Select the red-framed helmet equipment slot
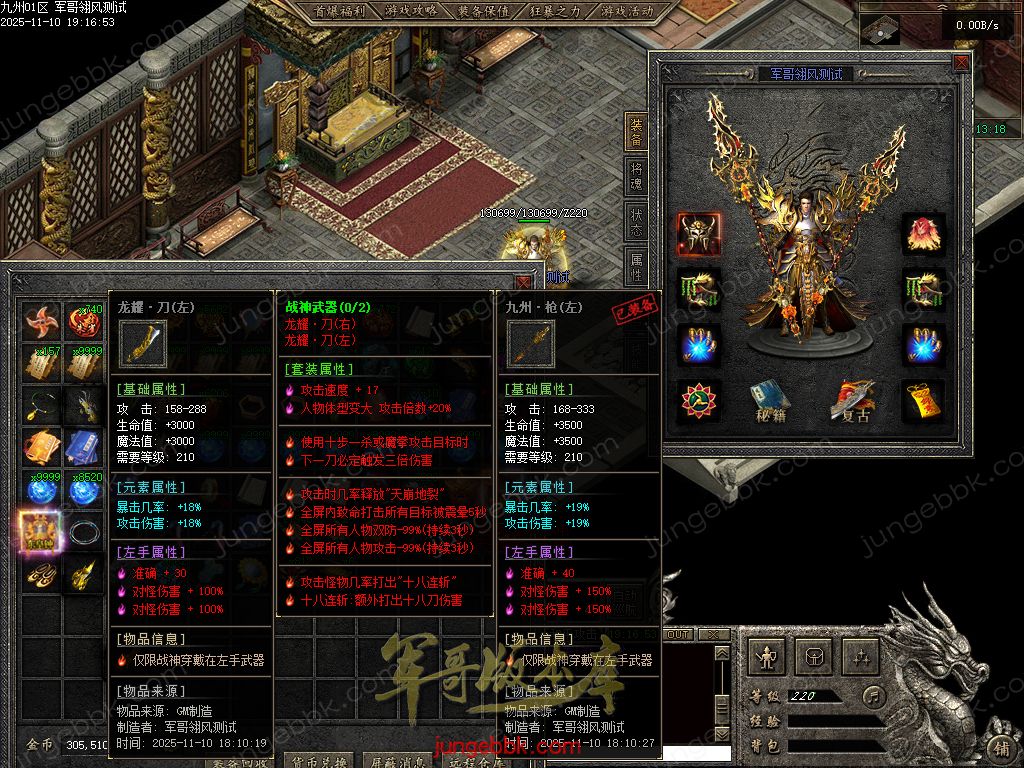 [697, 233]
